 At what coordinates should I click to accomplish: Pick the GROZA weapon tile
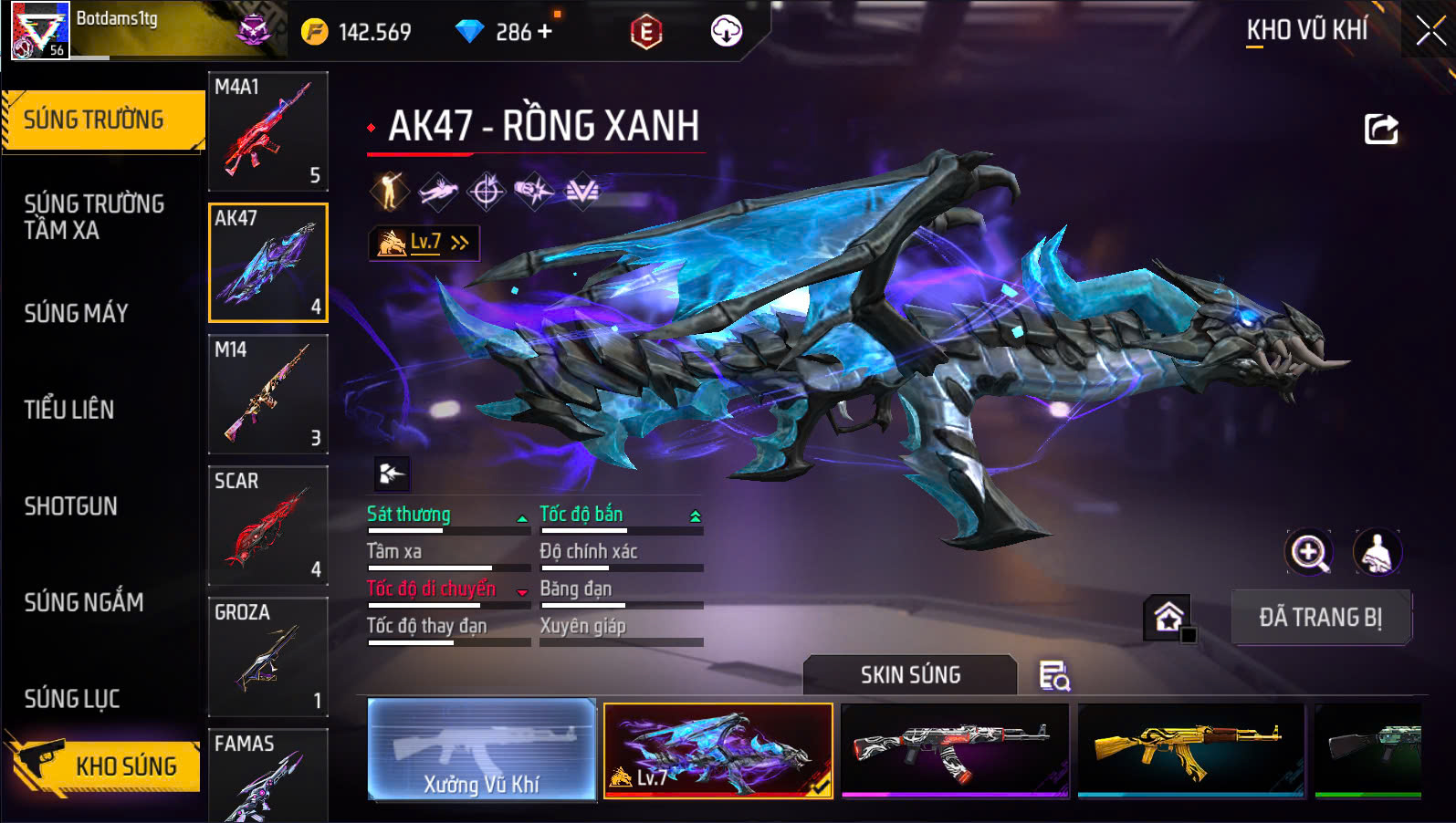coord(268,657)
